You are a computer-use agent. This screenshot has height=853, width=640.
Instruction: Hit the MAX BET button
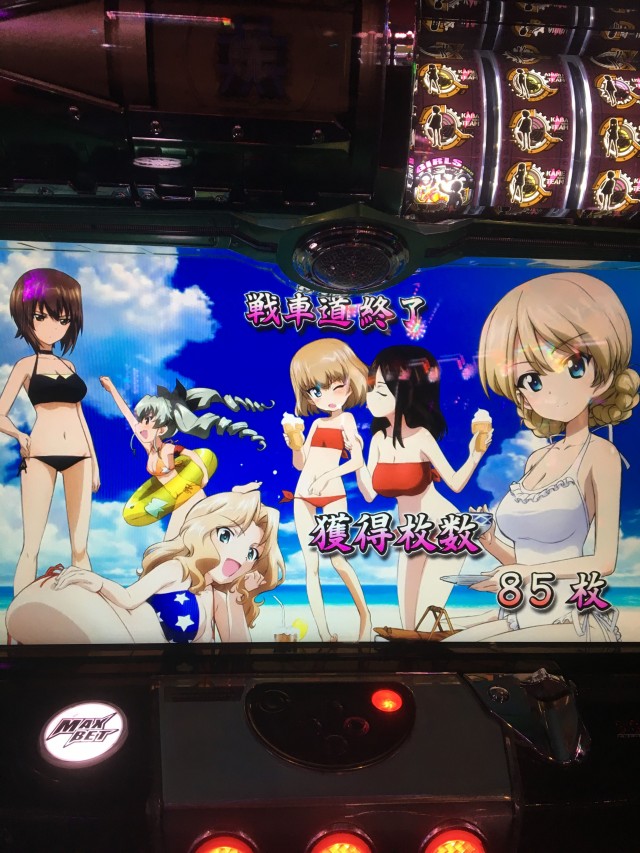coord(83,734)
